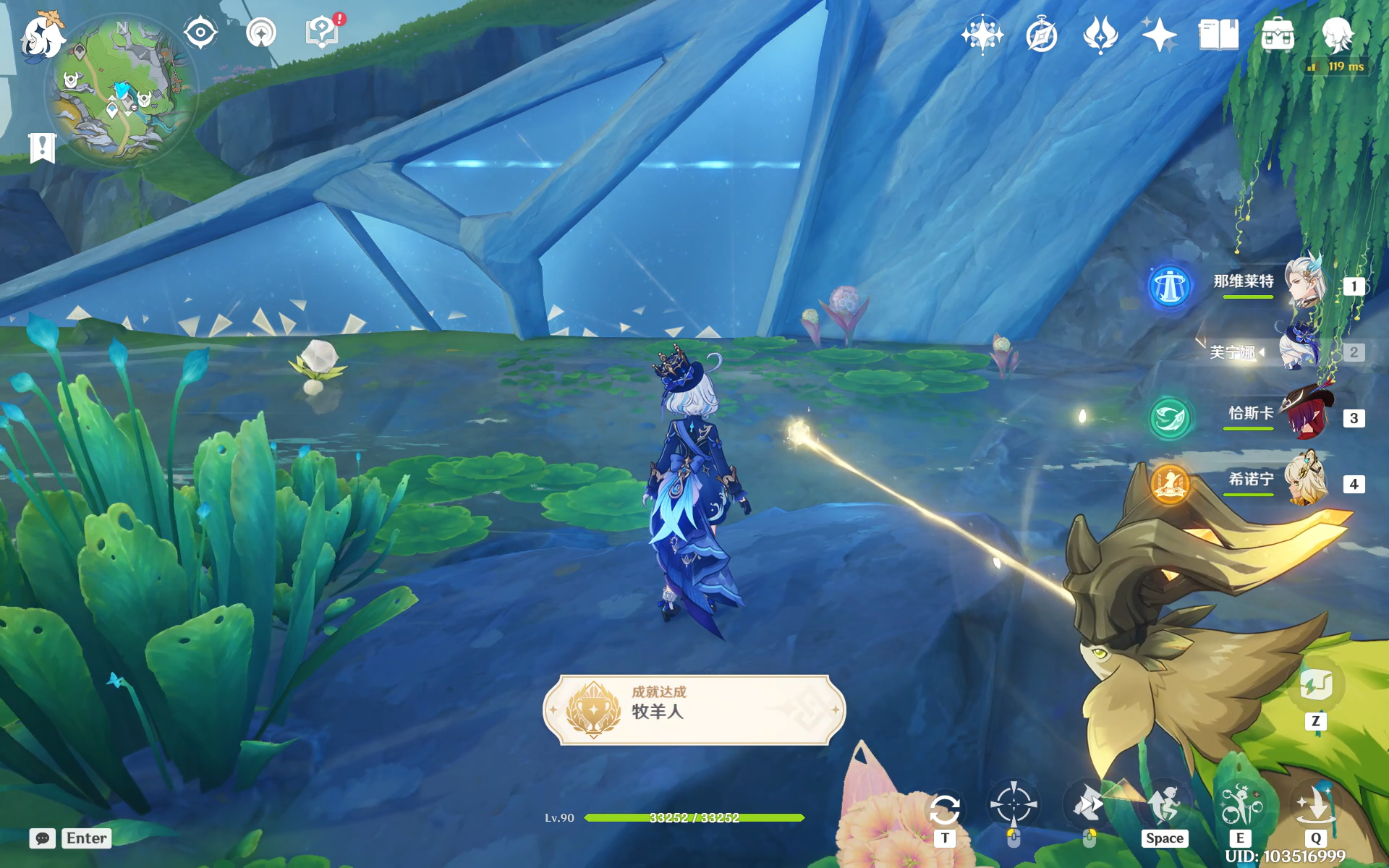This screenshot has height=868, width=1389.
Task: Open the Paimon menu icon
Action: point(42,36)
